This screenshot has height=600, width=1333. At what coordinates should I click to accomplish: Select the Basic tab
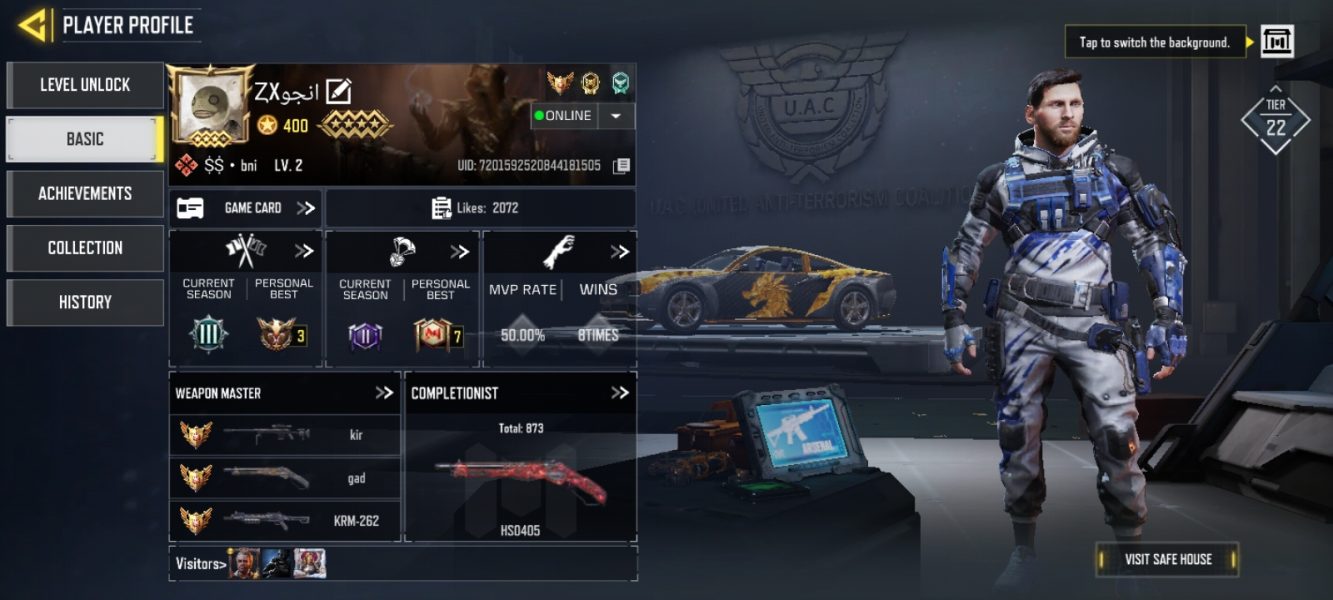[85, 139]
